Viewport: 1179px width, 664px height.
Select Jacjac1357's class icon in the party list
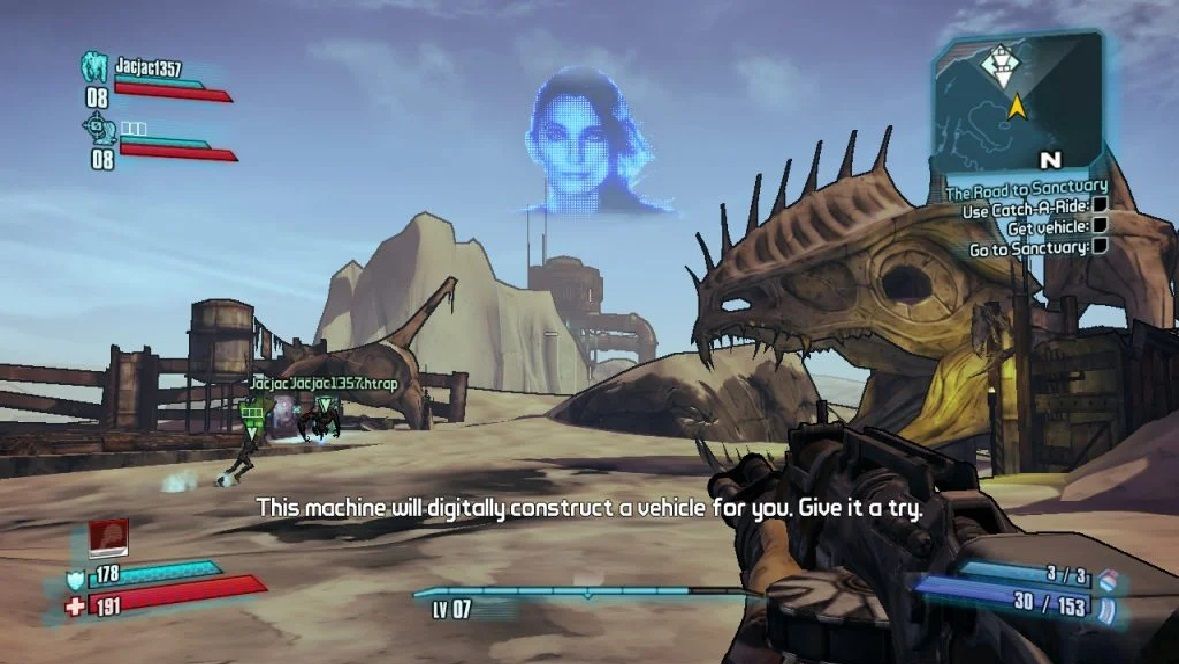(95, 68)
